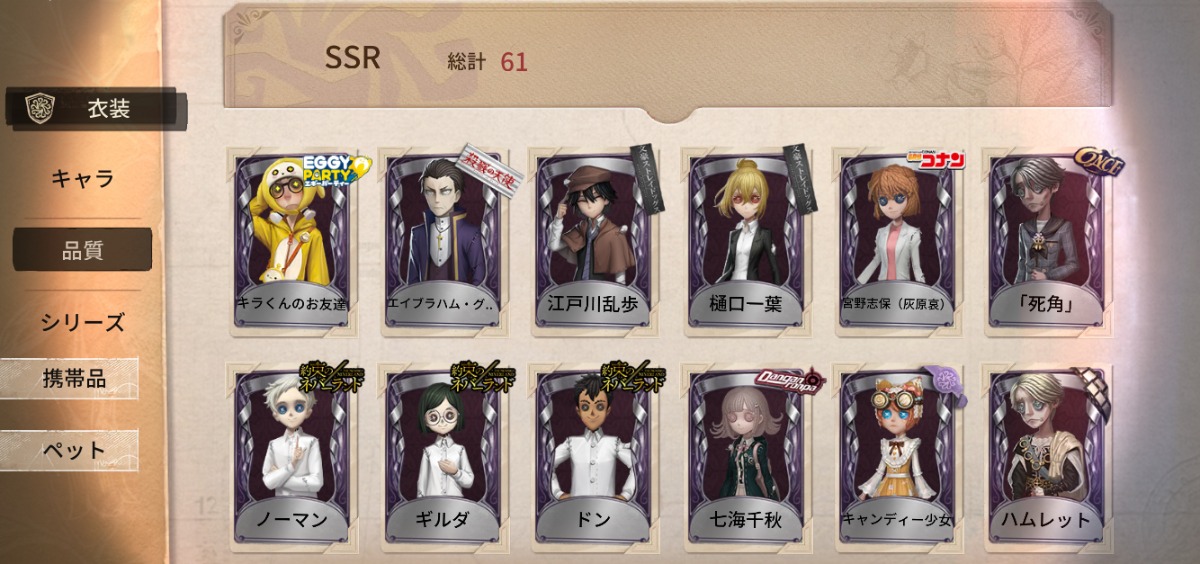Switch to the シリーズ series filter
This screenshot has width=1200, height=564.
click(x=82, y=322)
